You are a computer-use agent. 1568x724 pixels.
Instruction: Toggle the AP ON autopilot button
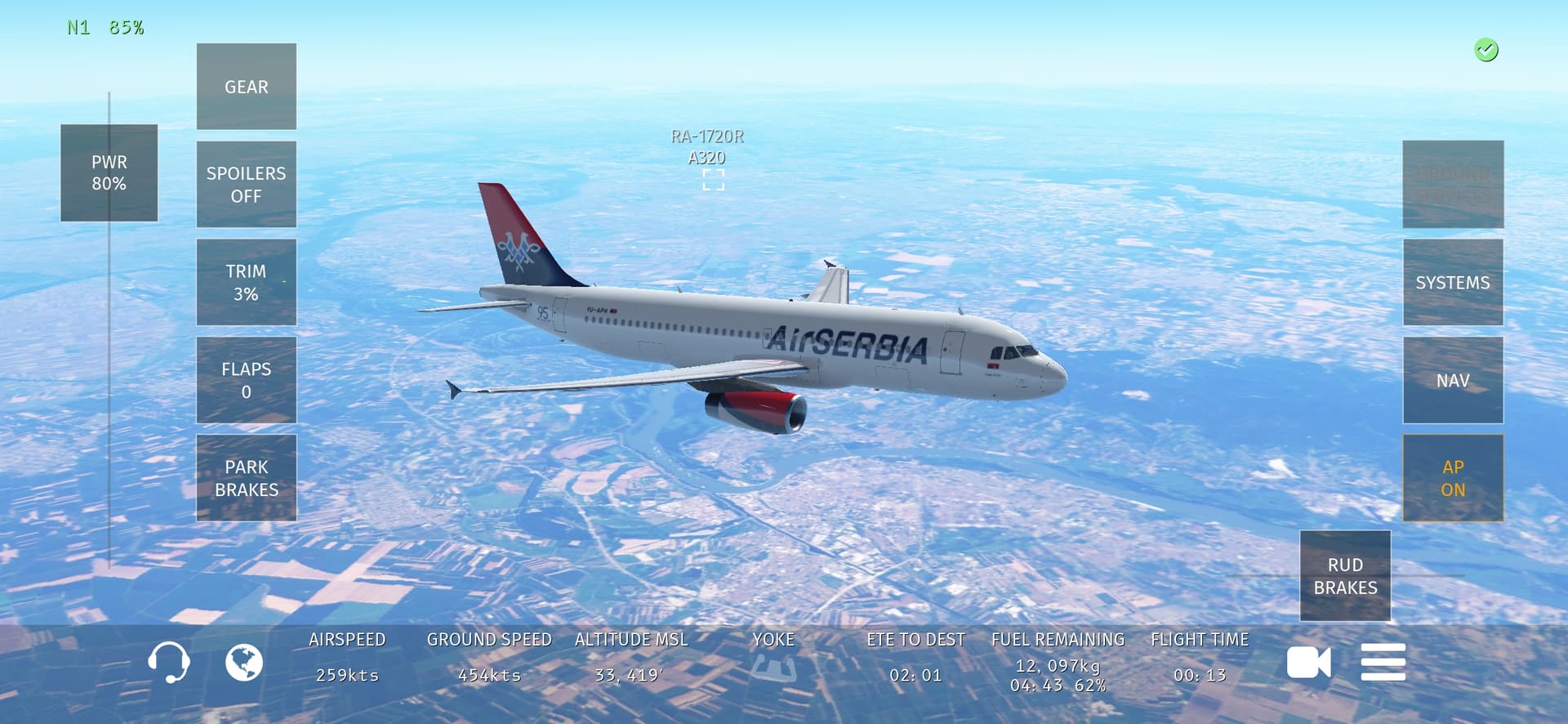click(1452, 478)
